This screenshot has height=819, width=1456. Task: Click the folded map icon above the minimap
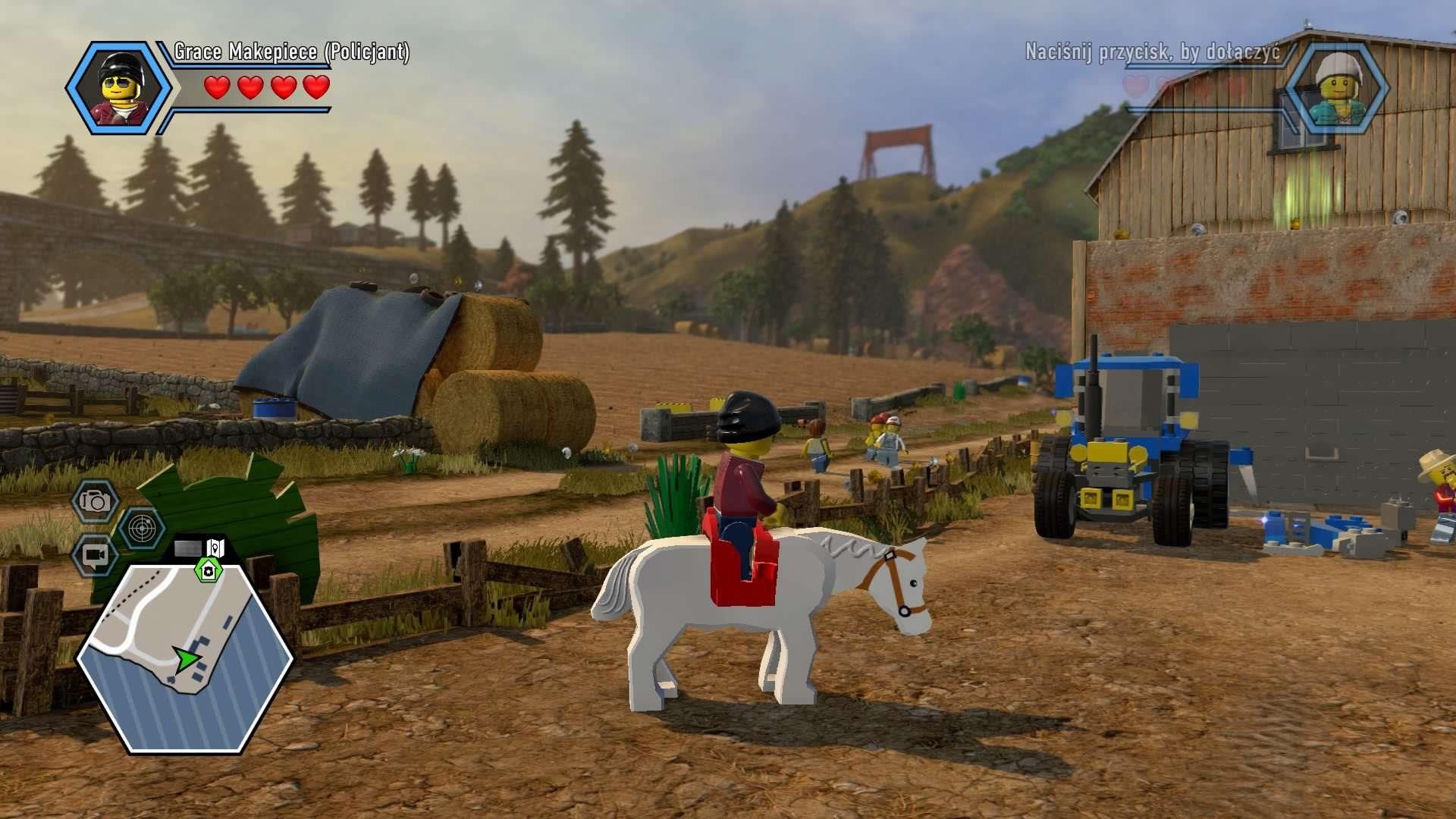[215, 548]
